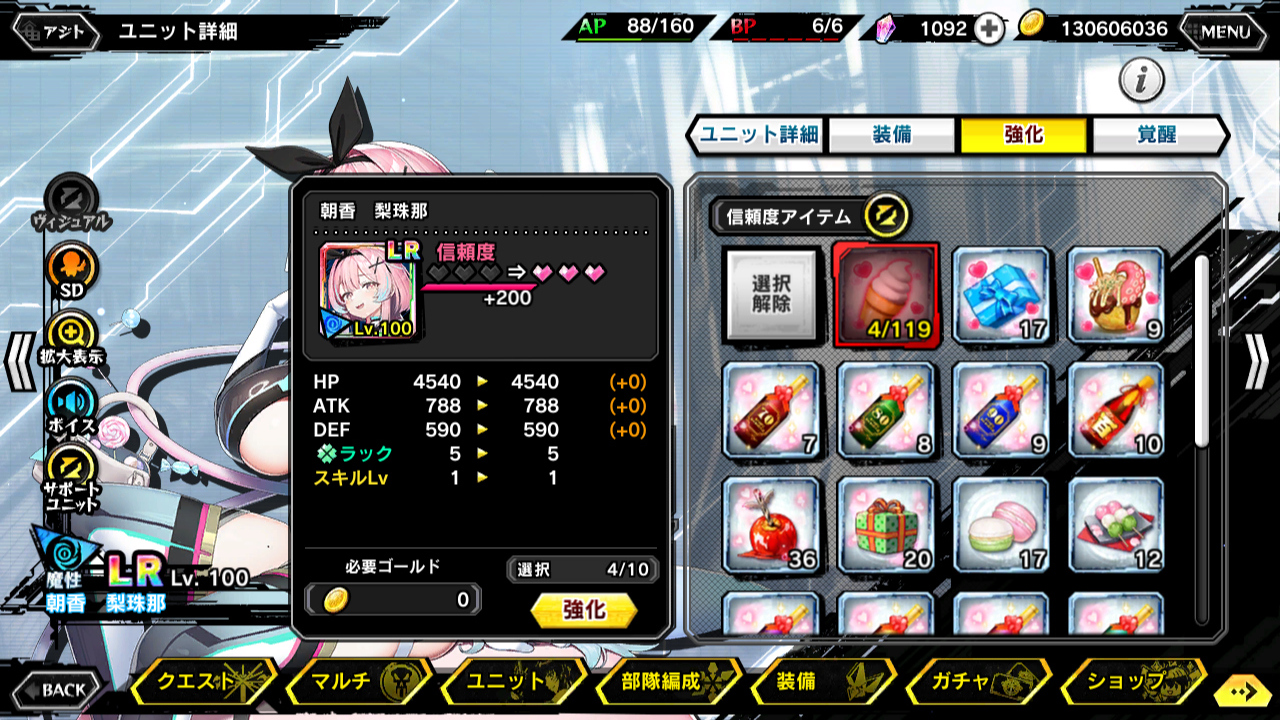
Task: Click the yellow 強化 enhance button
Action: click(x=584, y=610)
